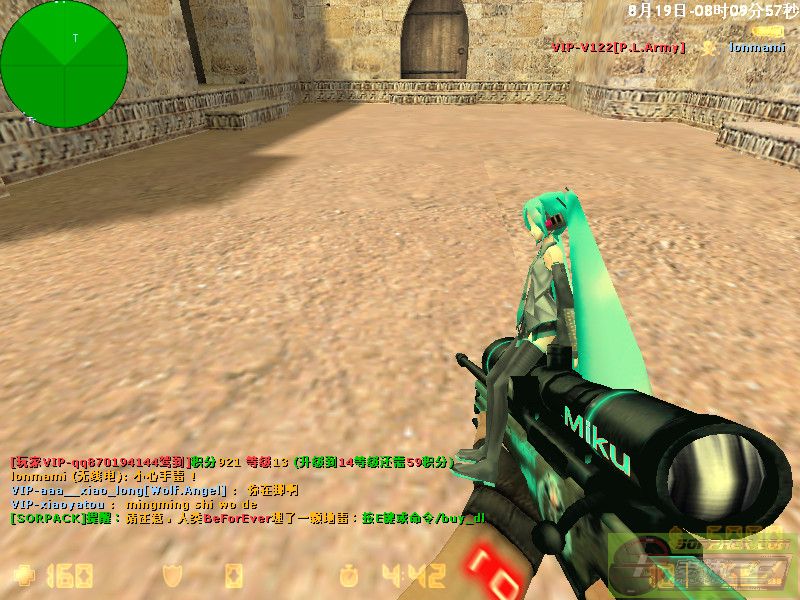Click the VIP-qq670194144 sign-in notice line
800x600 pixels.
tap(230, 463)
